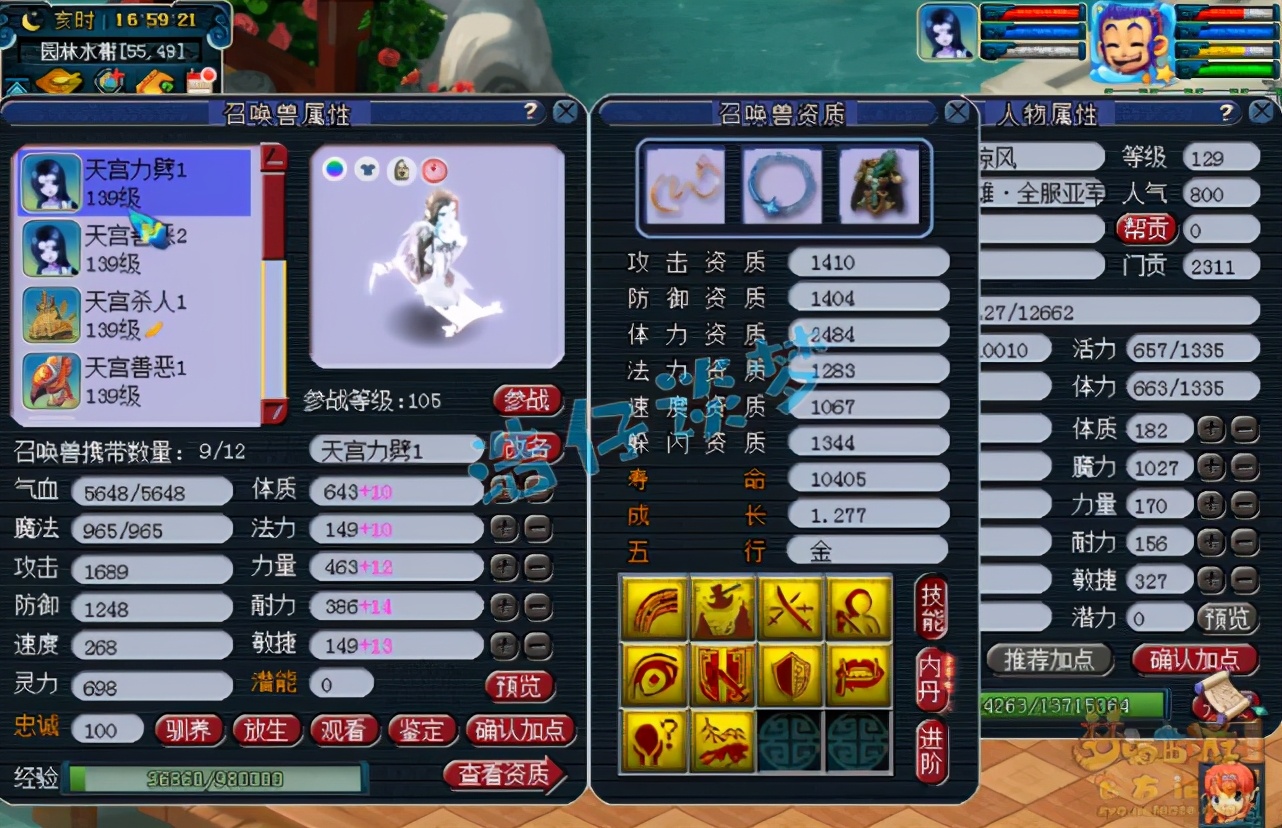This screenshot has width=1282, height=828.
Task: Click the red eye-shaped pet skill icon
Action: 654,672
